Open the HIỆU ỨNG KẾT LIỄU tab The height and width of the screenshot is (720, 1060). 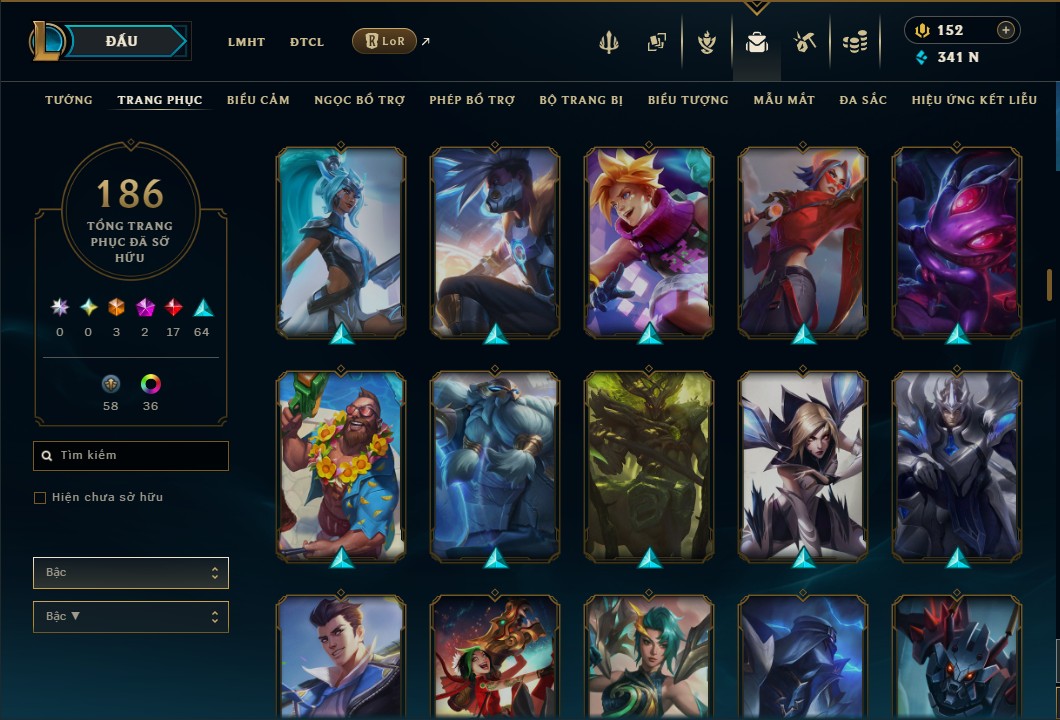tap(974, 100)
